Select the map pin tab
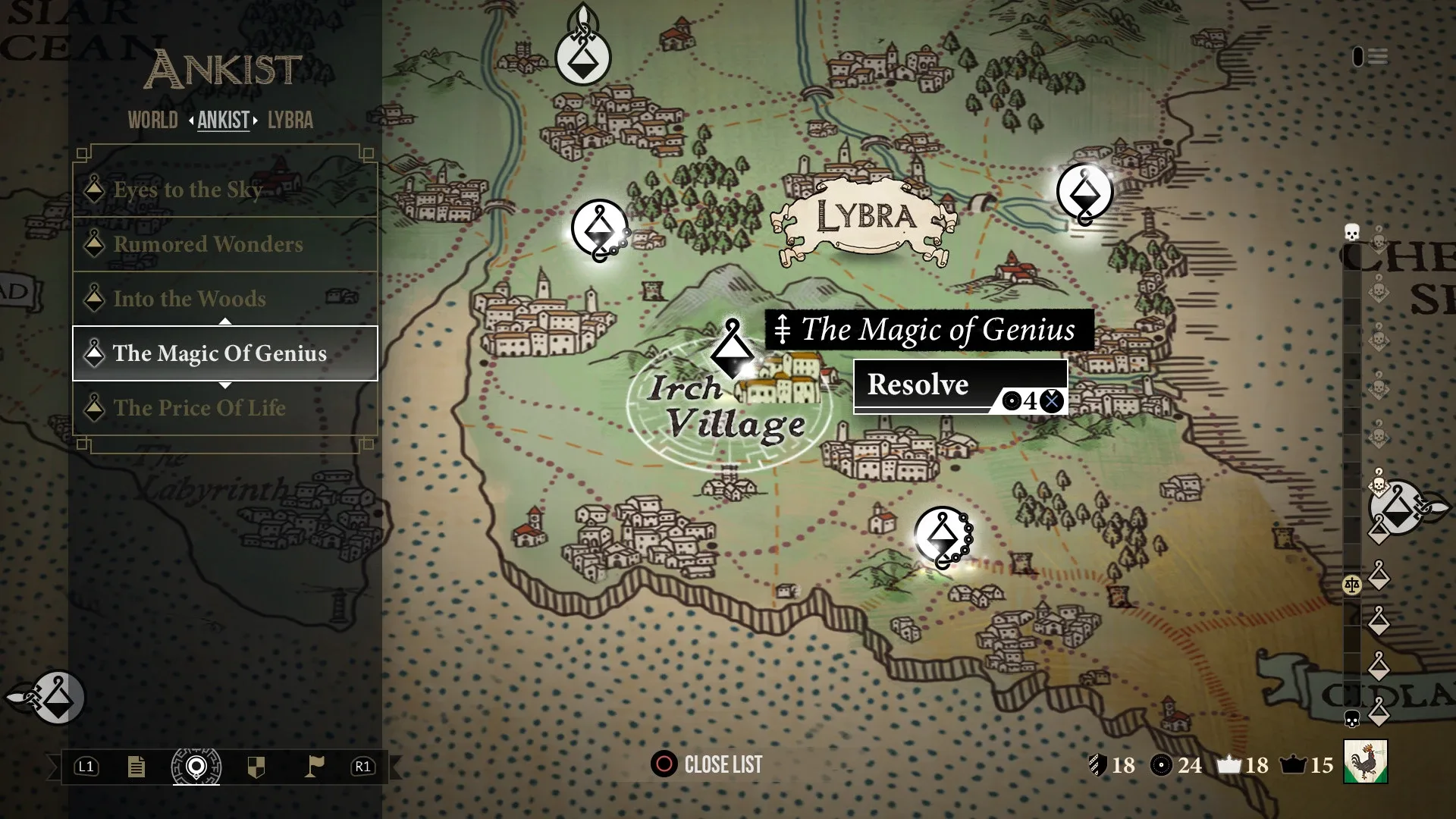Screen dimensions: 1456x819 pyautogui.click(x=196, y=767)
